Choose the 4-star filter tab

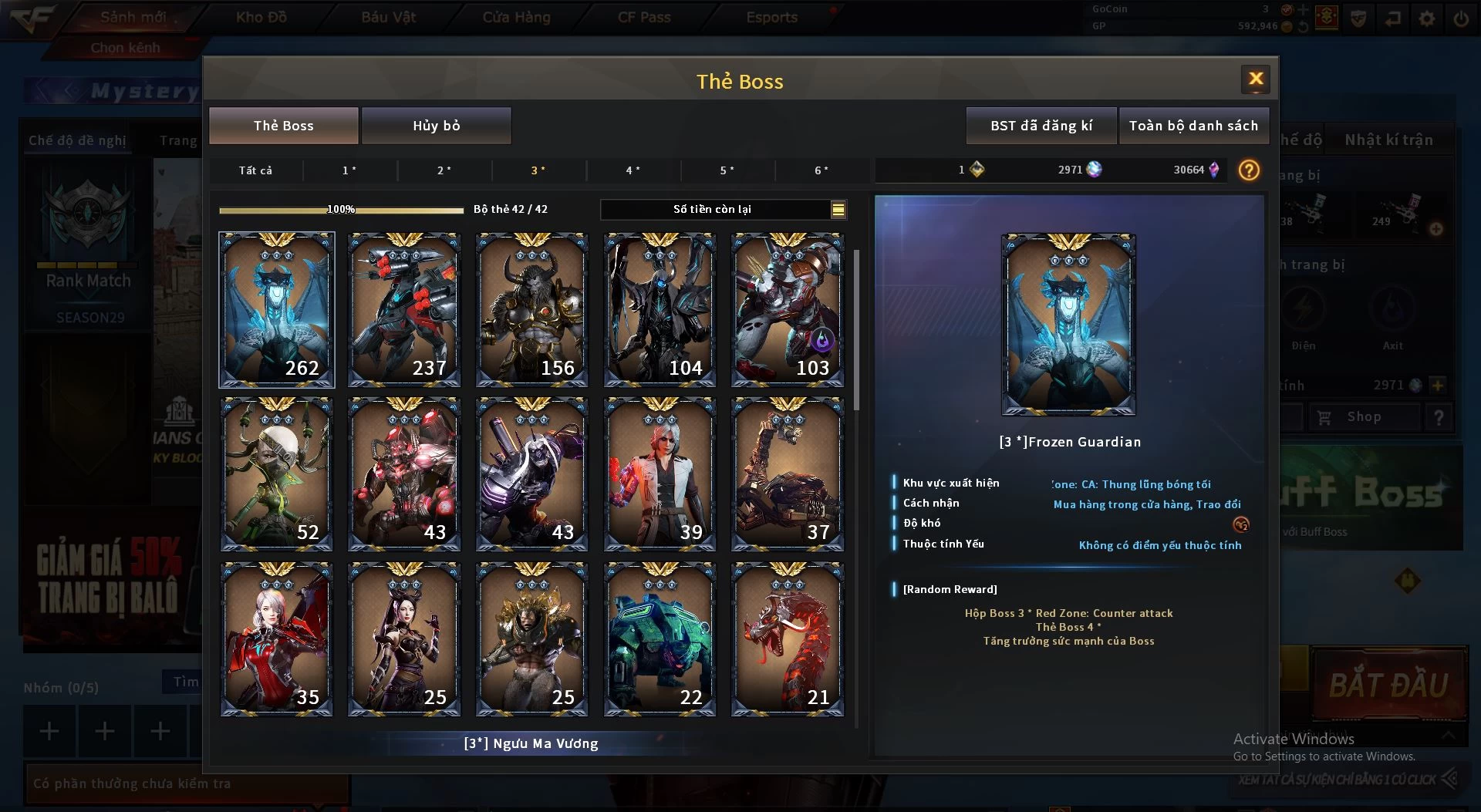click(633, 170)
